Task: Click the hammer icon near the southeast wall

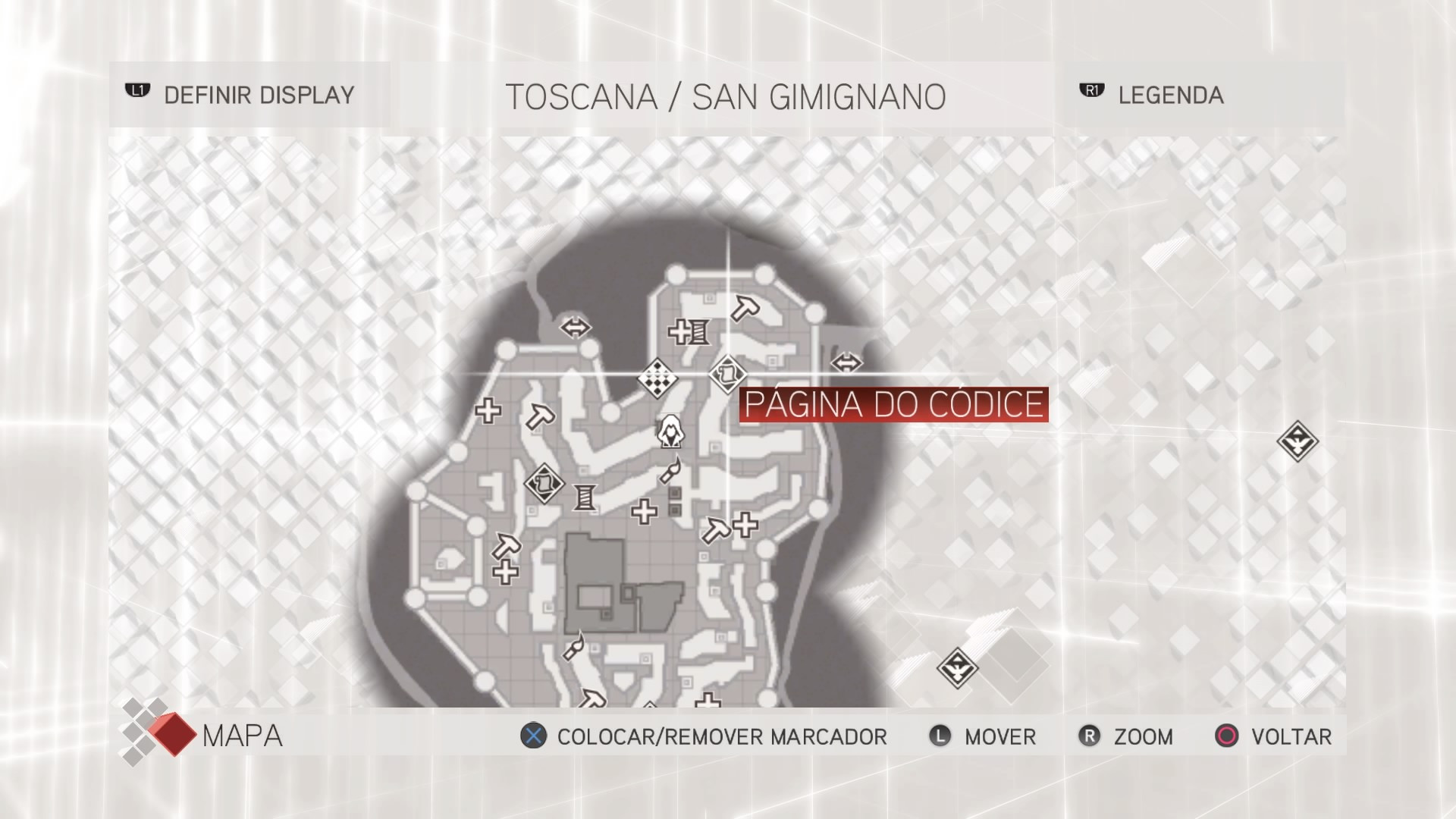Action: click(x=716, y=528)
